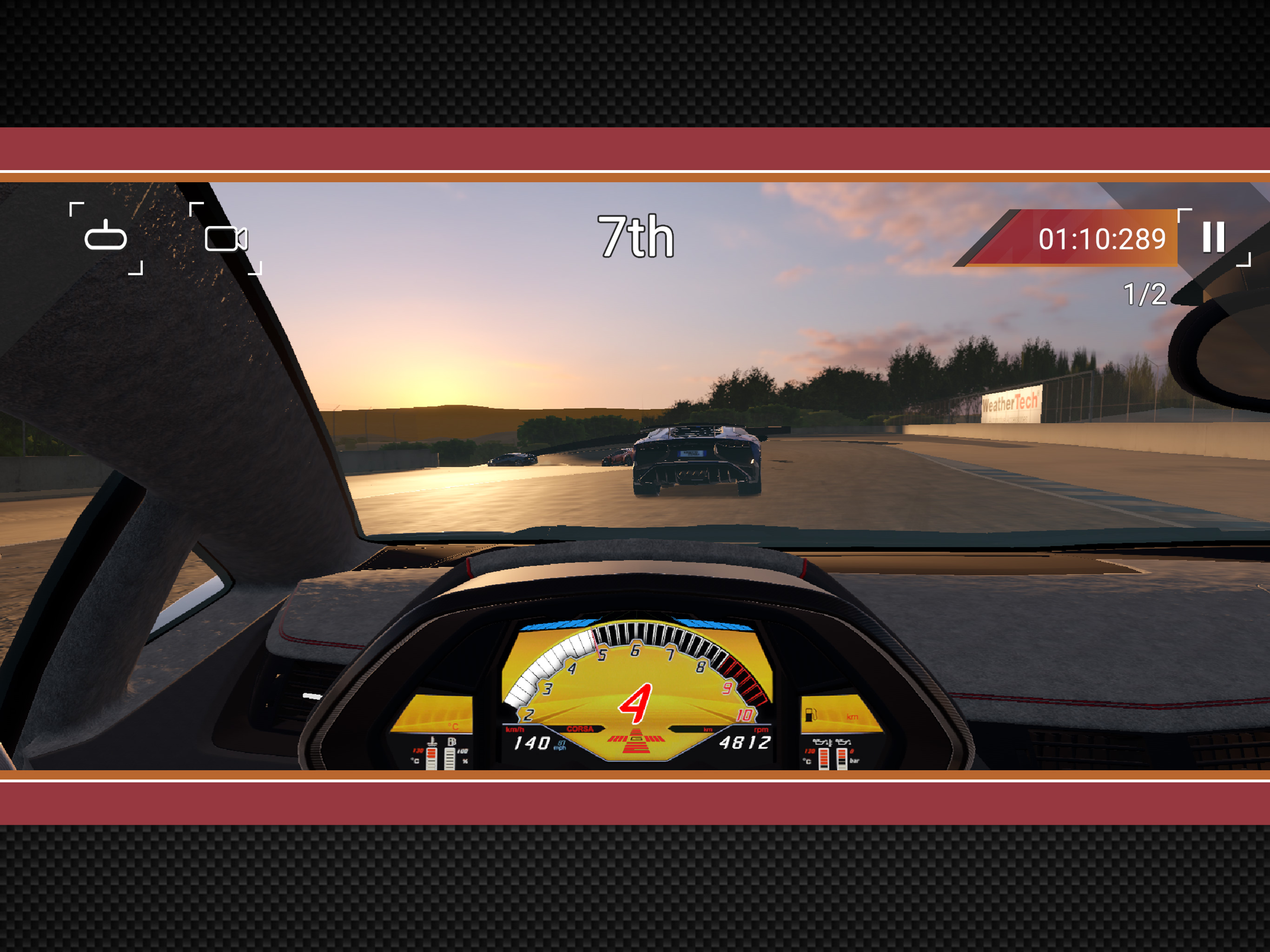The height and width of the screenshot is (952, 1270).
Task: Toggle the rear-view mirror icon
Action: coord(106,237)
